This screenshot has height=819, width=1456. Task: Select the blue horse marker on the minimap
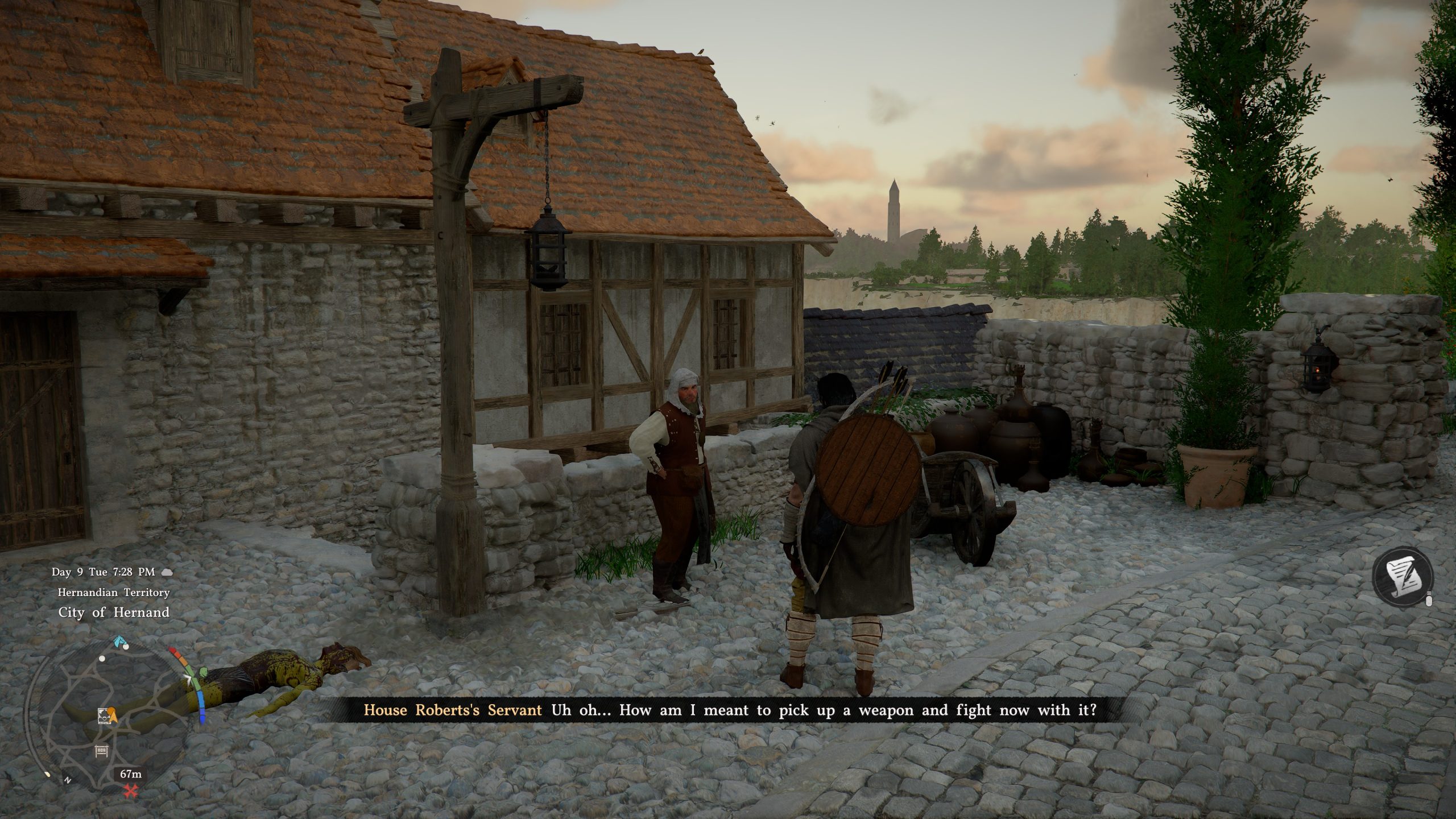tap(119, 641)
